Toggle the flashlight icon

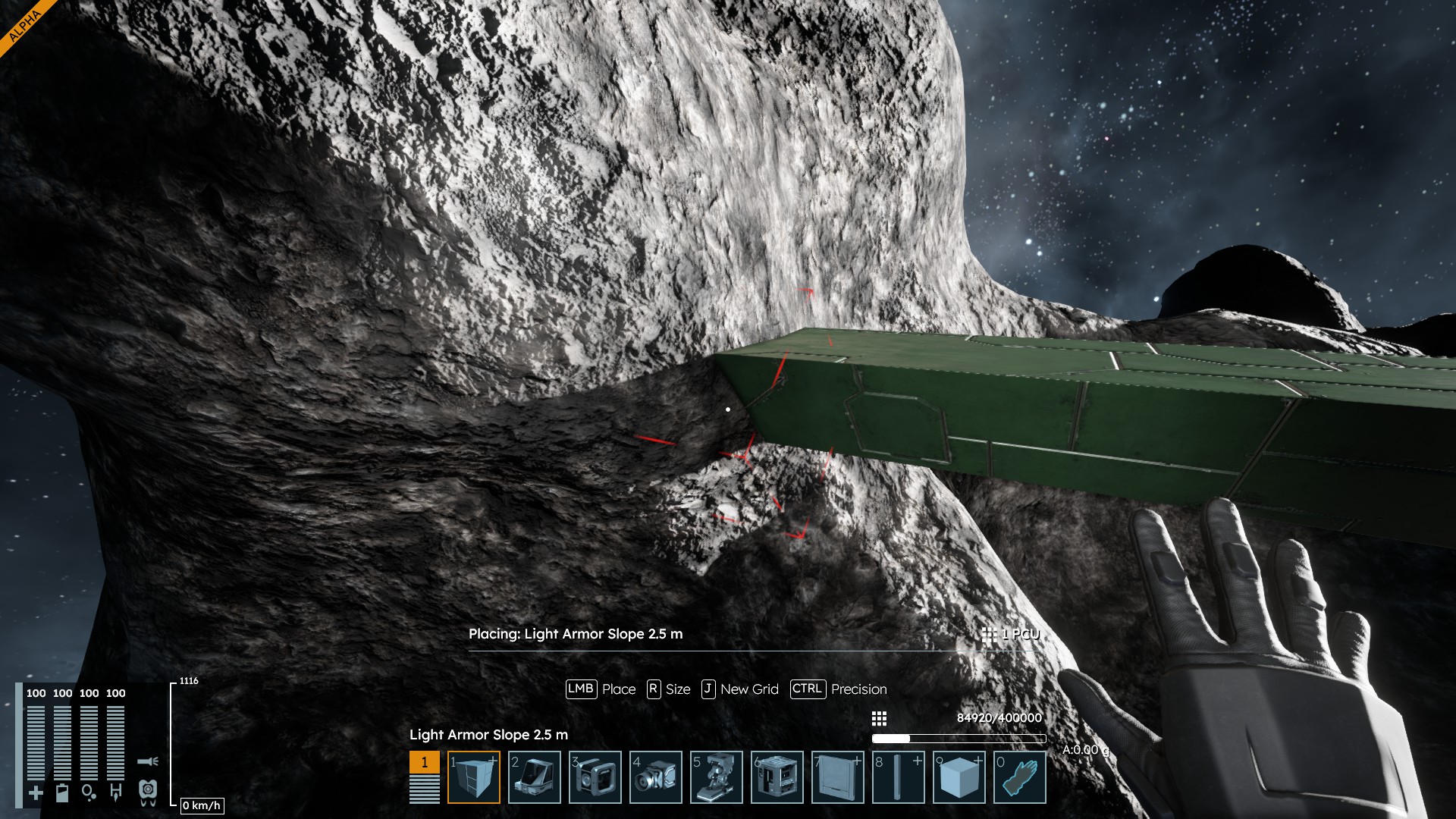pos(148,761)
